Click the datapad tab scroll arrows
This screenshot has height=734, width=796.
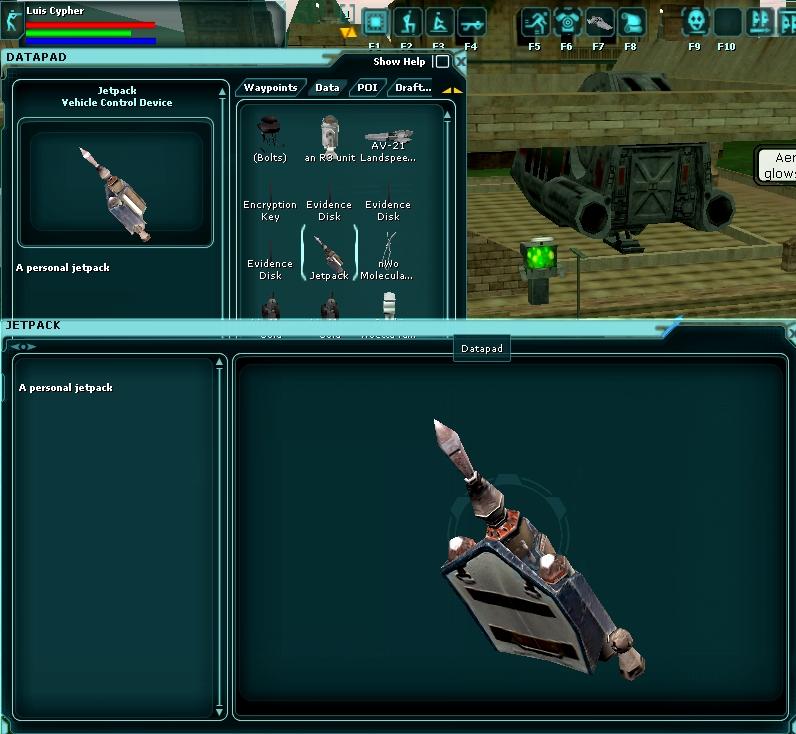point(452,89)
